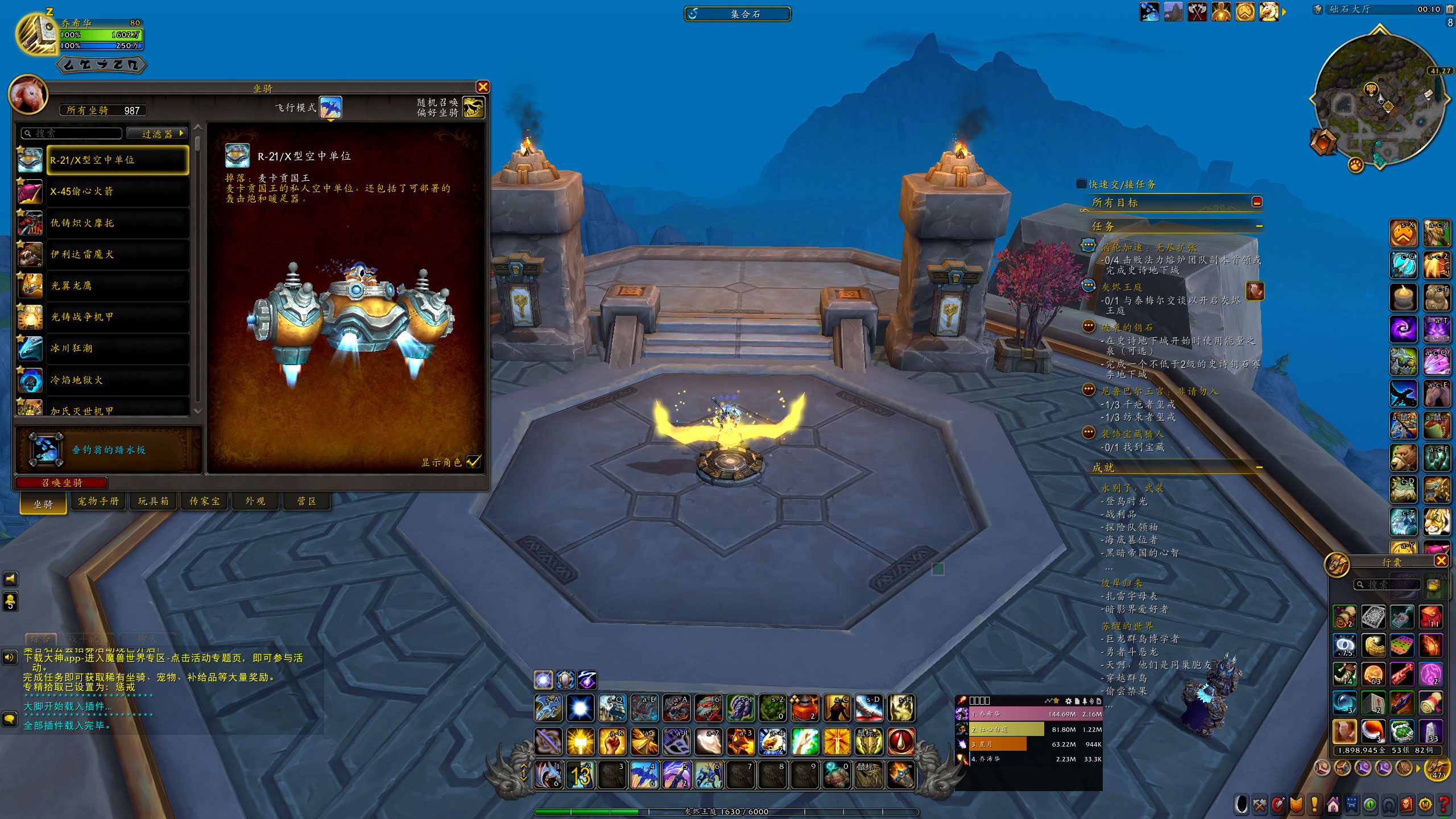Viewport: 1456px width, 819px height.
Task: Switch to the 宠物手册 tab
Action: pos(98,501)
